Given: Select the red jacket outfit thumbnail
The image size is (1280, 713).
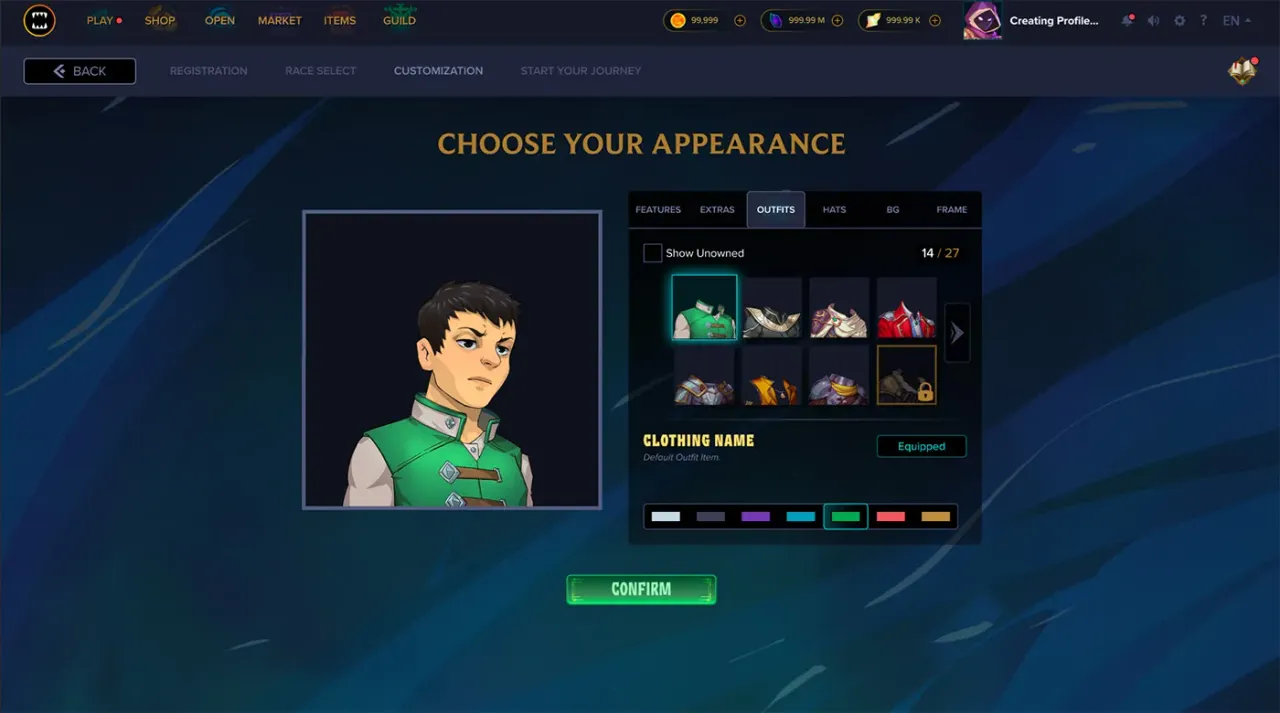Looking at the screenshot, I should tap(906, 308).
